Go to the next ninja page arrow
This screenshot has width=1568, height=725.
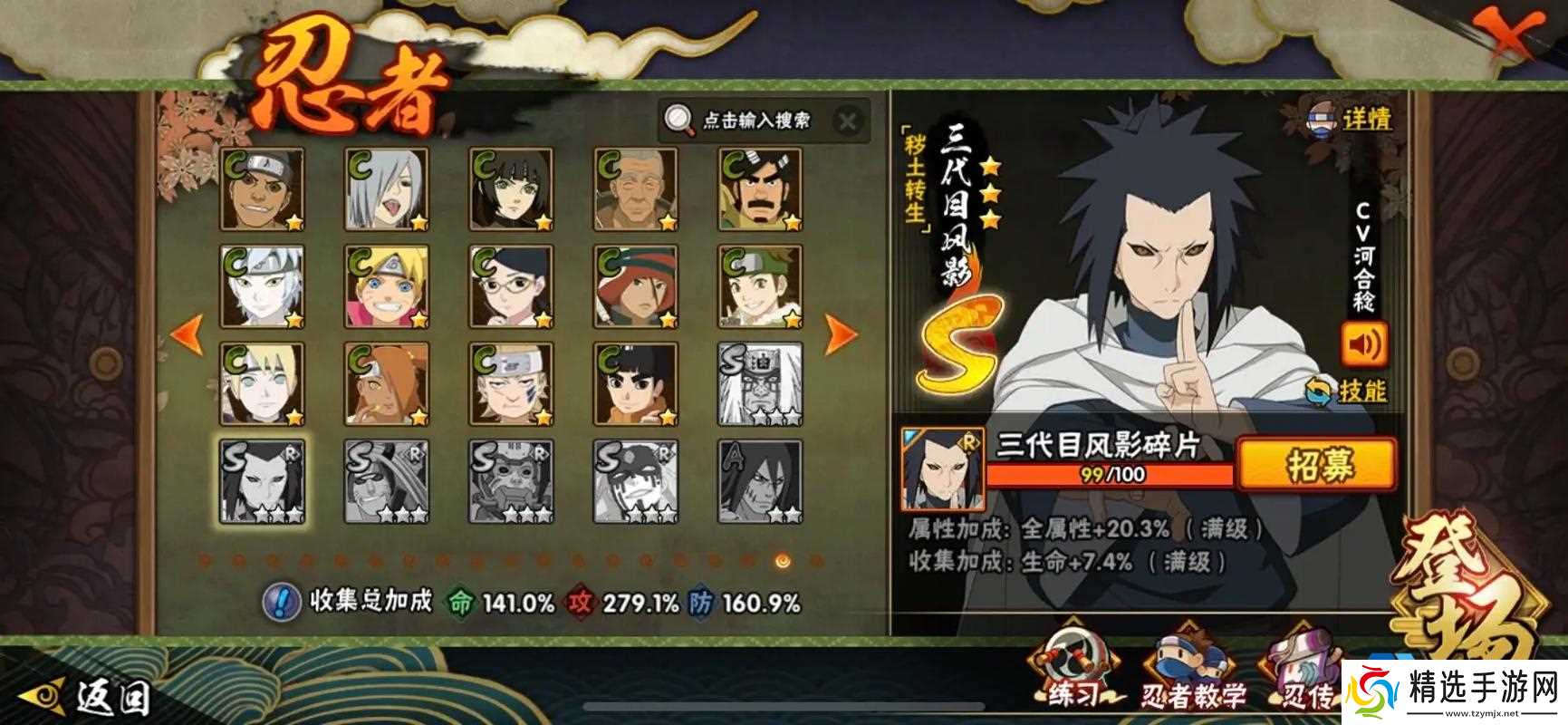(841, 333)
